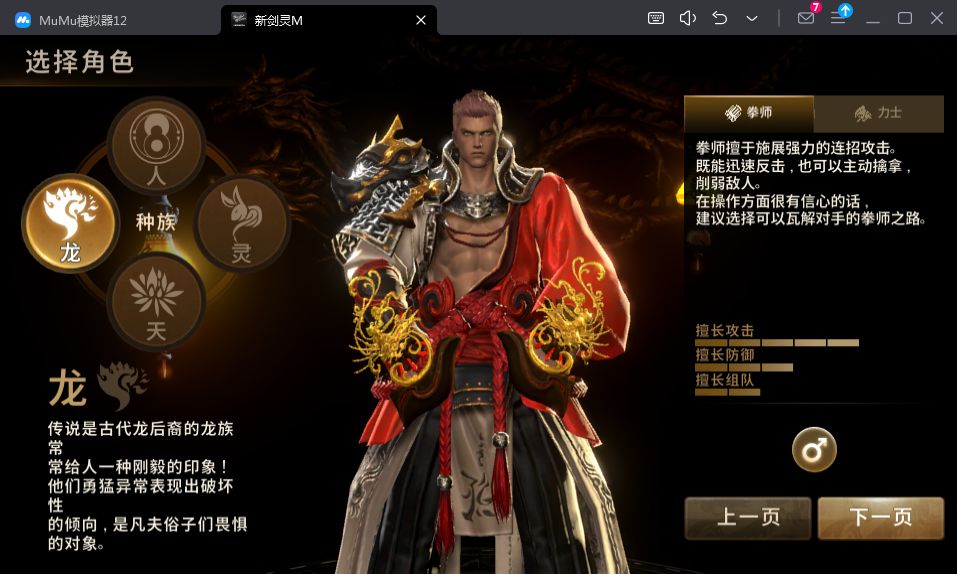
Task: Toggle the male gender symbol button
Action: tap(814, 450)
